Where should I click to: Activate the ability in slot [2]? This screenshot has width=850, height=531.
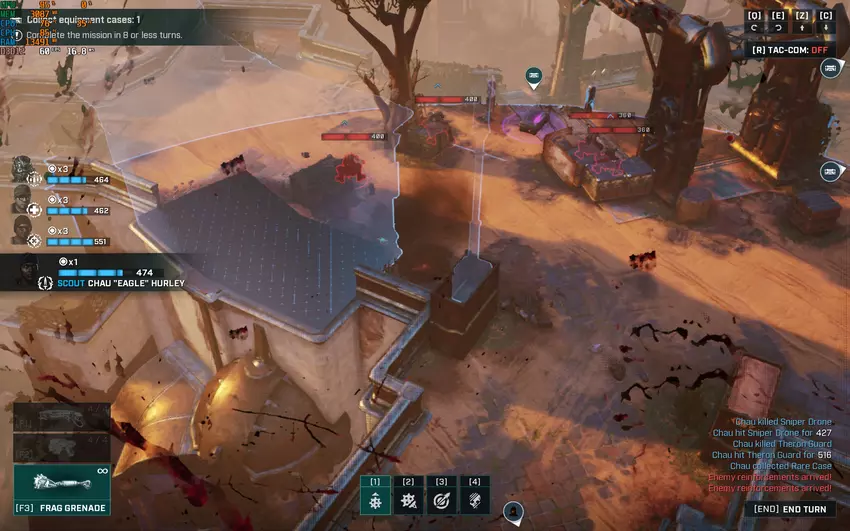coord(408,495)
